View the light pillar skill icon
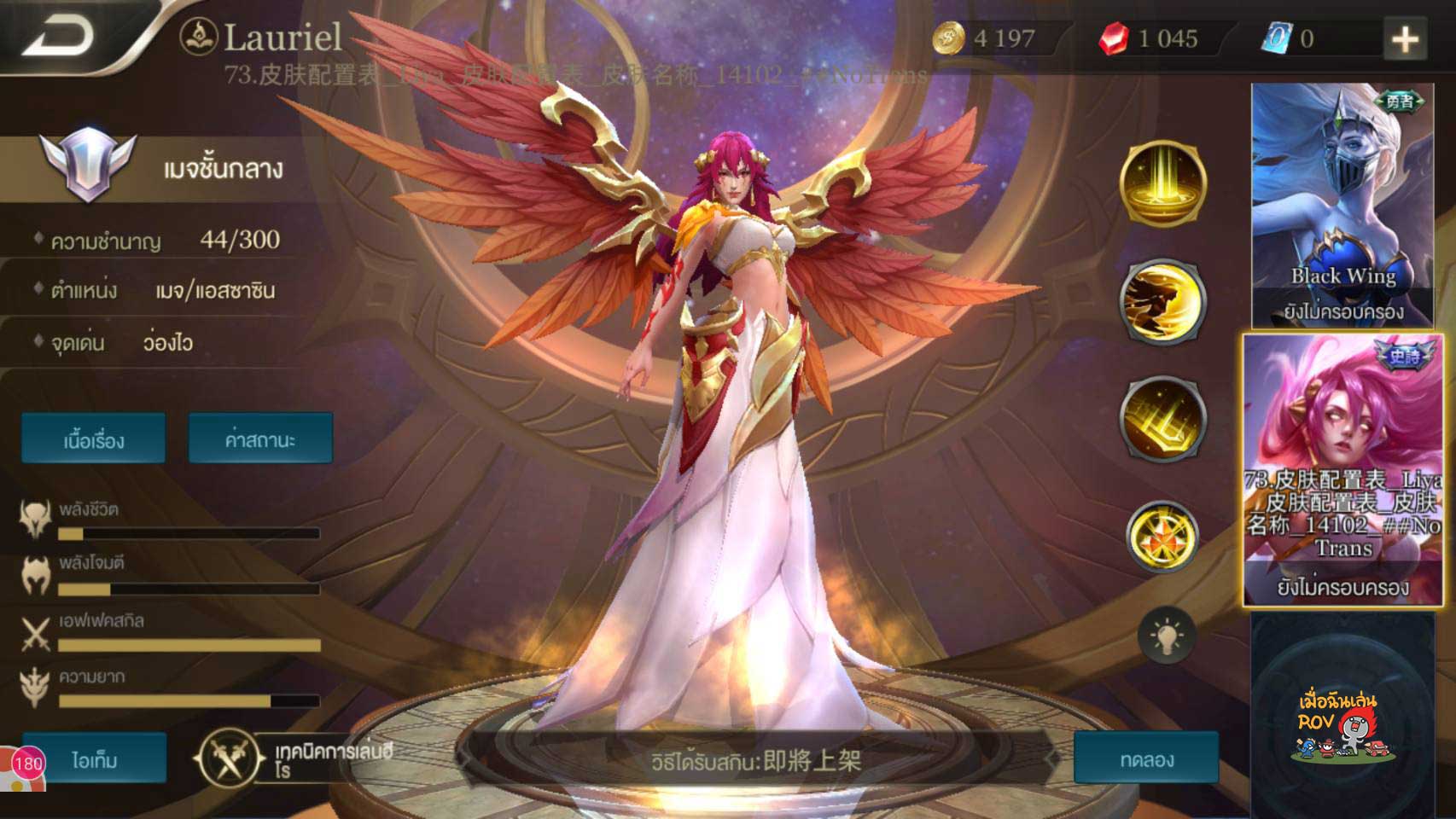1456x819 pixels. pos(1162,183)
